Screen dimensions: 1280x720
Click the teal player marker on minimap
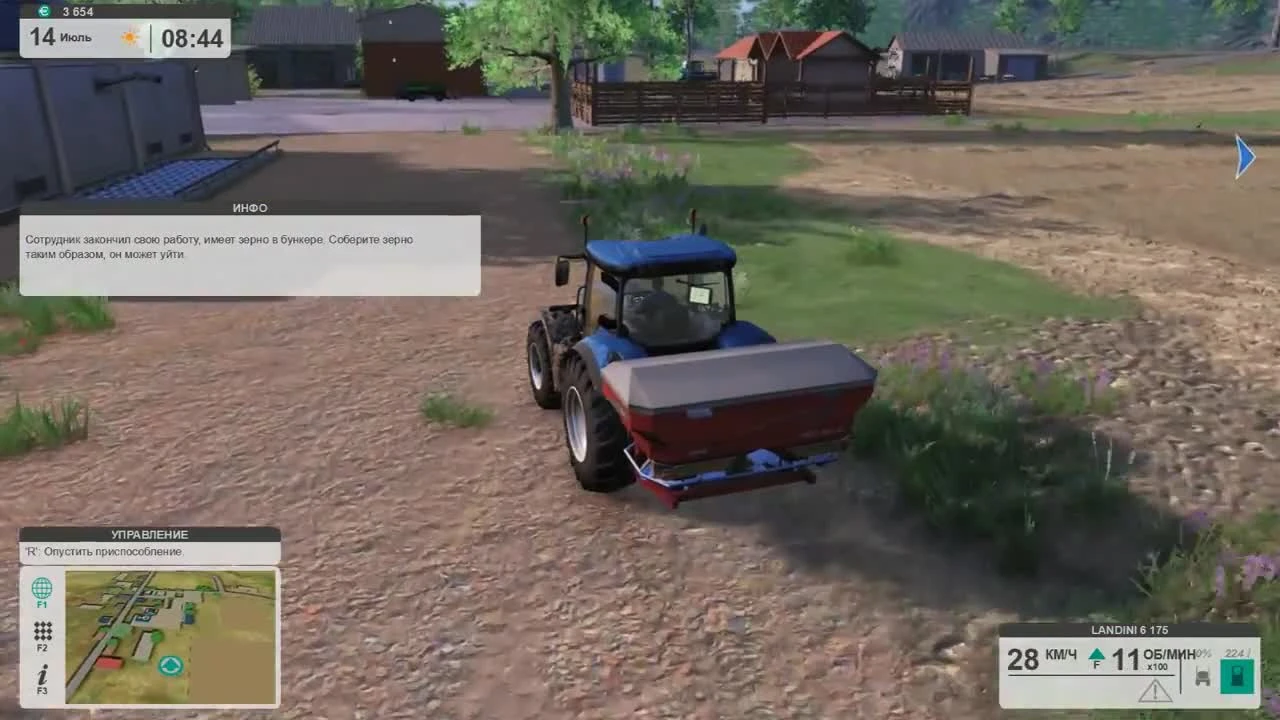(x=170, y=665)
